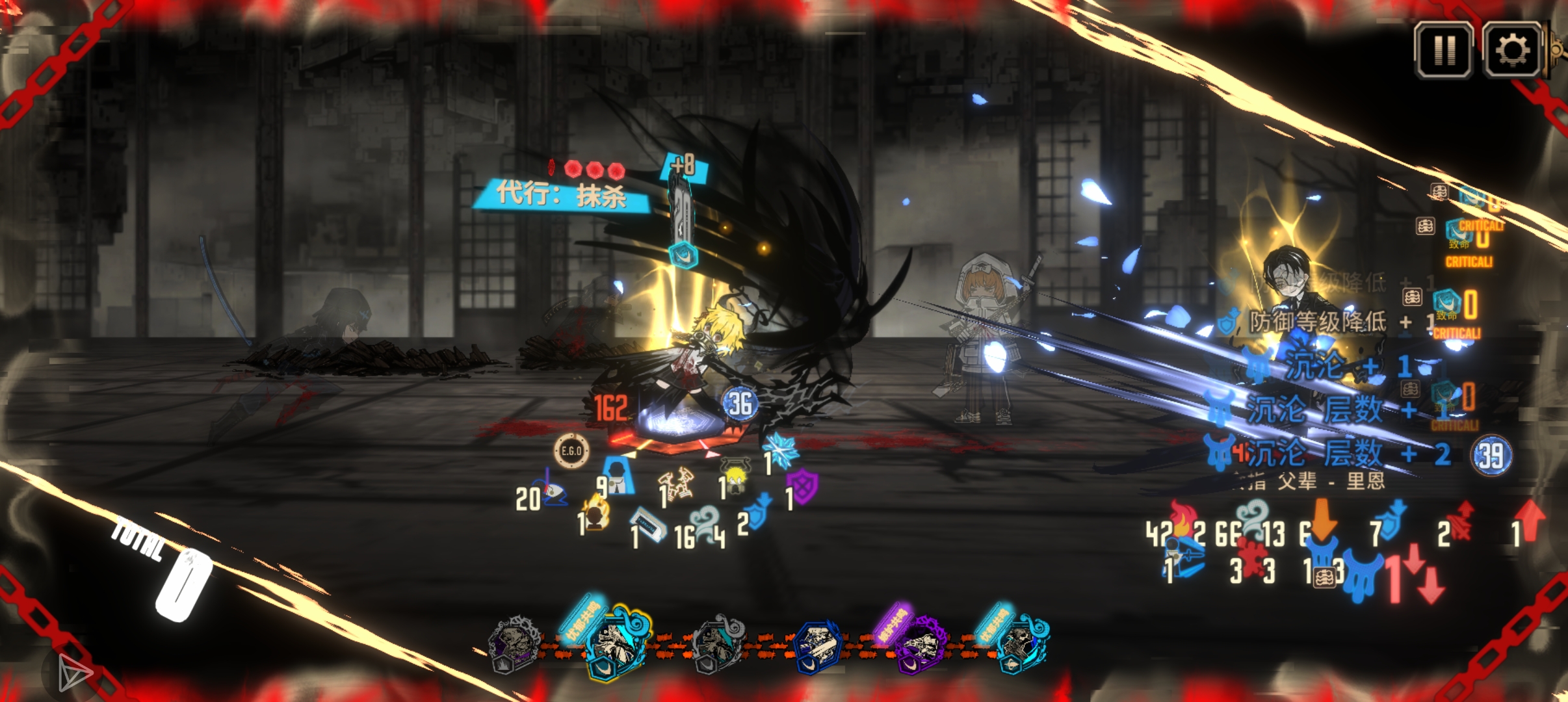Image resolution: width=1568 pixels, height=702 pixels.
Task: Open the gear settings menu
Action: click(1512, 50)
